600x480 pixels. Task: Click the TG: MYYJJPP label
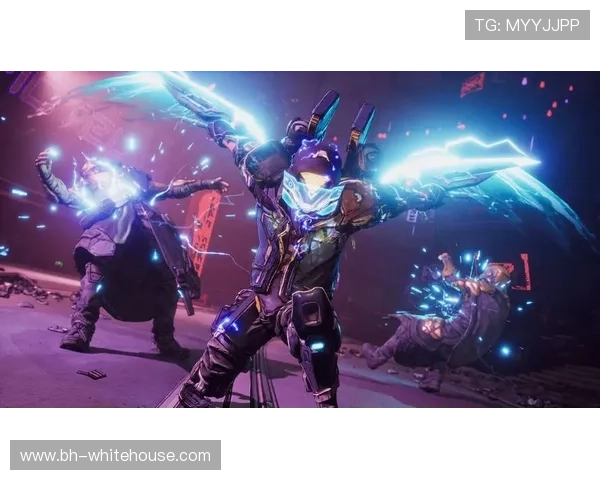527,25
